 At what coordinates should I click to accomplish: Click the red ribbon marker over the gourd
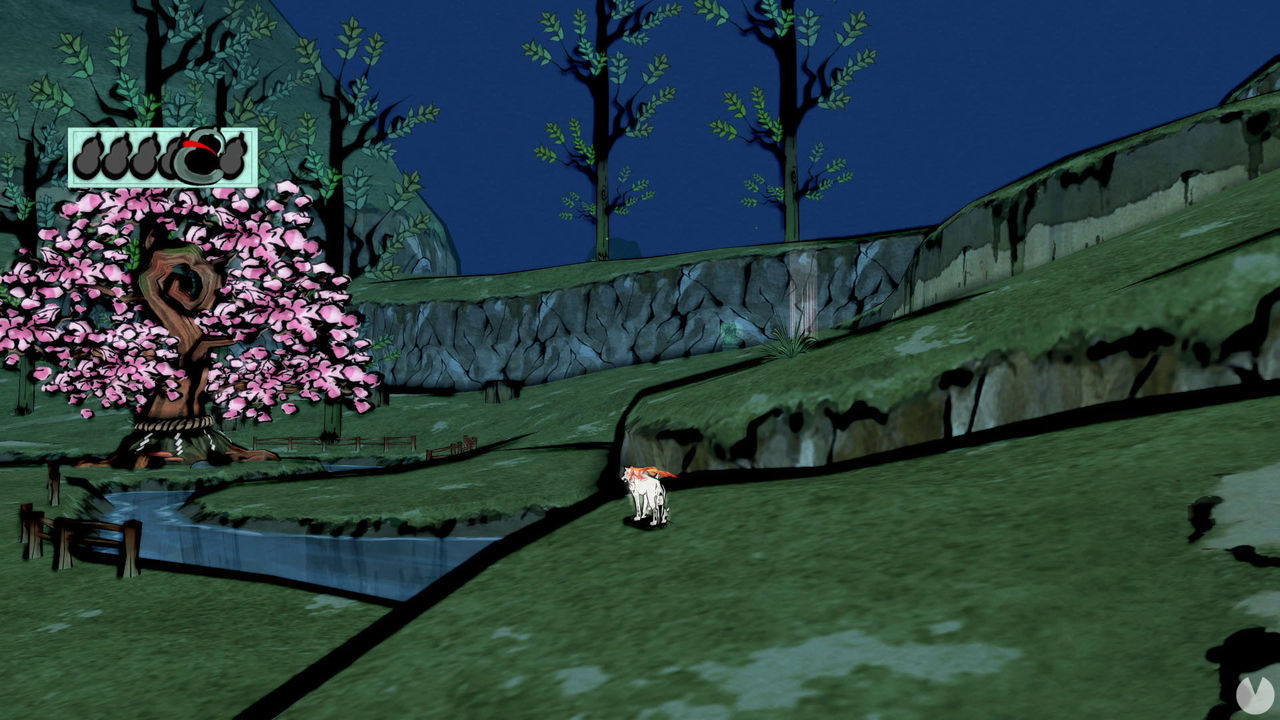tap(196, 145)
